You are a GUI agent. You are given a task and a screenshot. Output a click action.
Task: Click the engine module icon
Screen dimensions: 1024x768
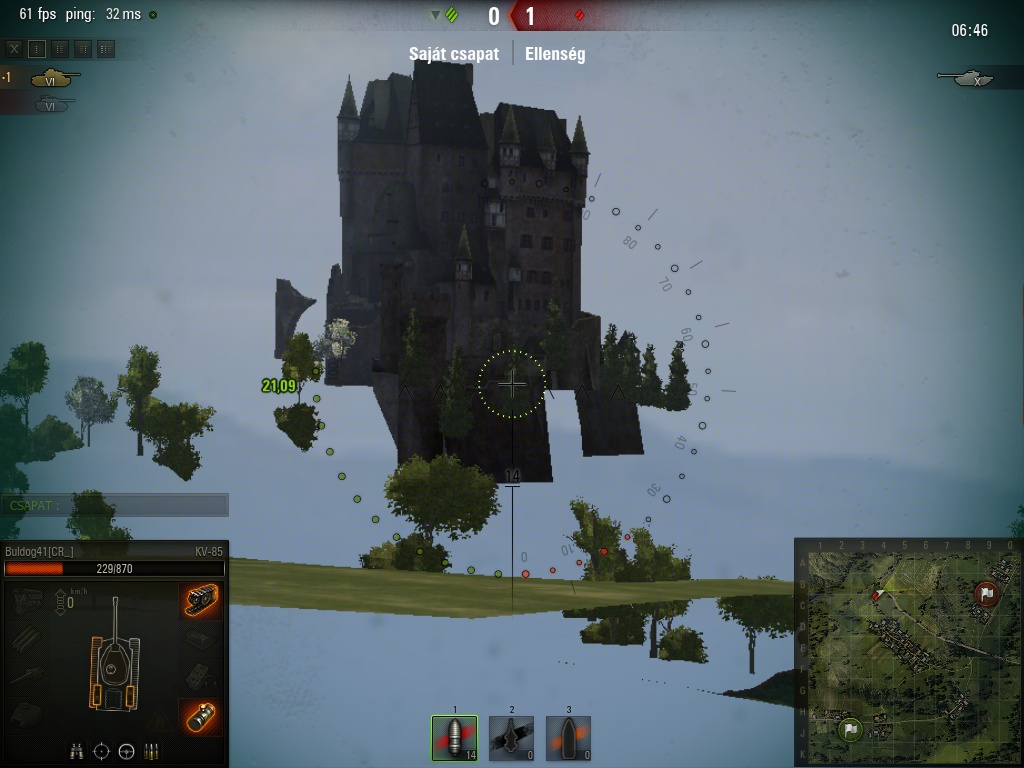click(x=28, y=599)
